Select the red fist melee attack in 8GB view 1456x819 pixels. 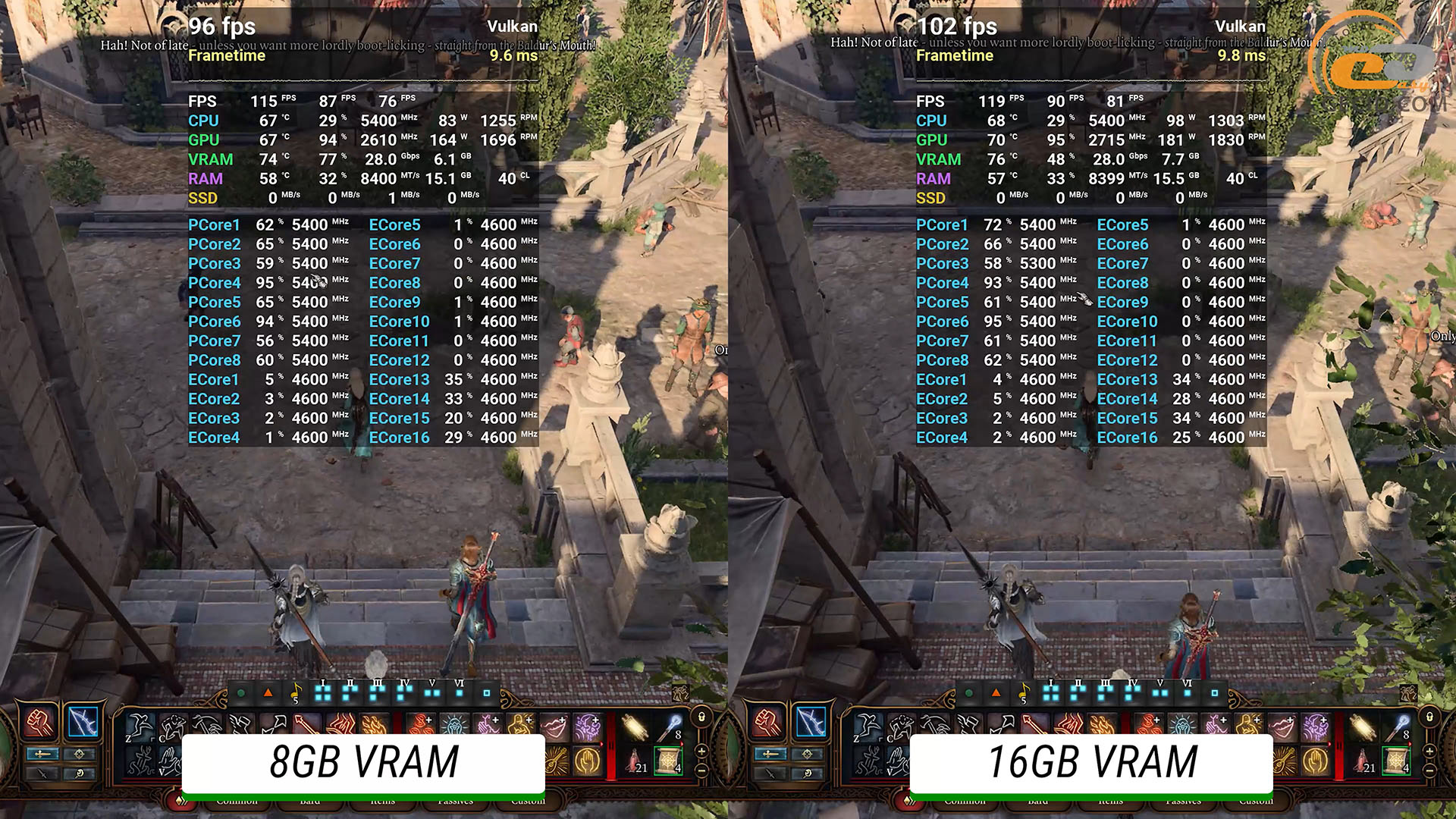coord(39,722)
